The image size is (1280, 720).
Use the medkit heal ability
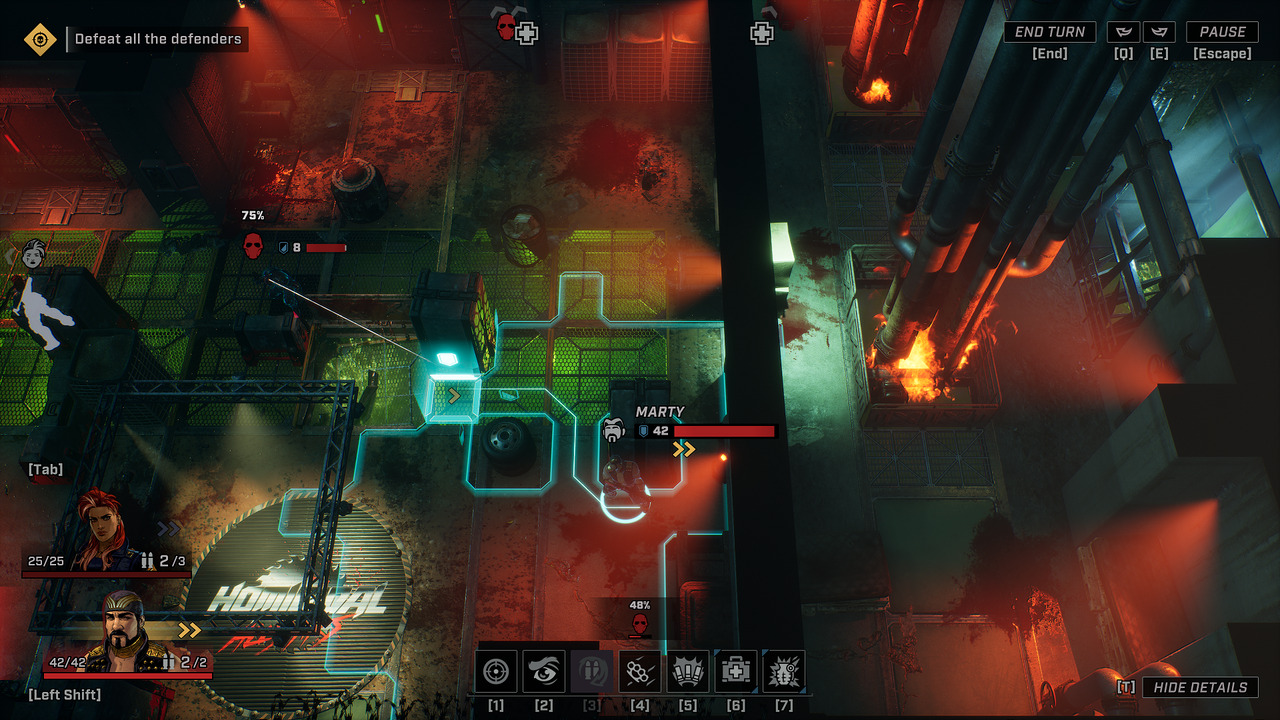coord(736,671)
